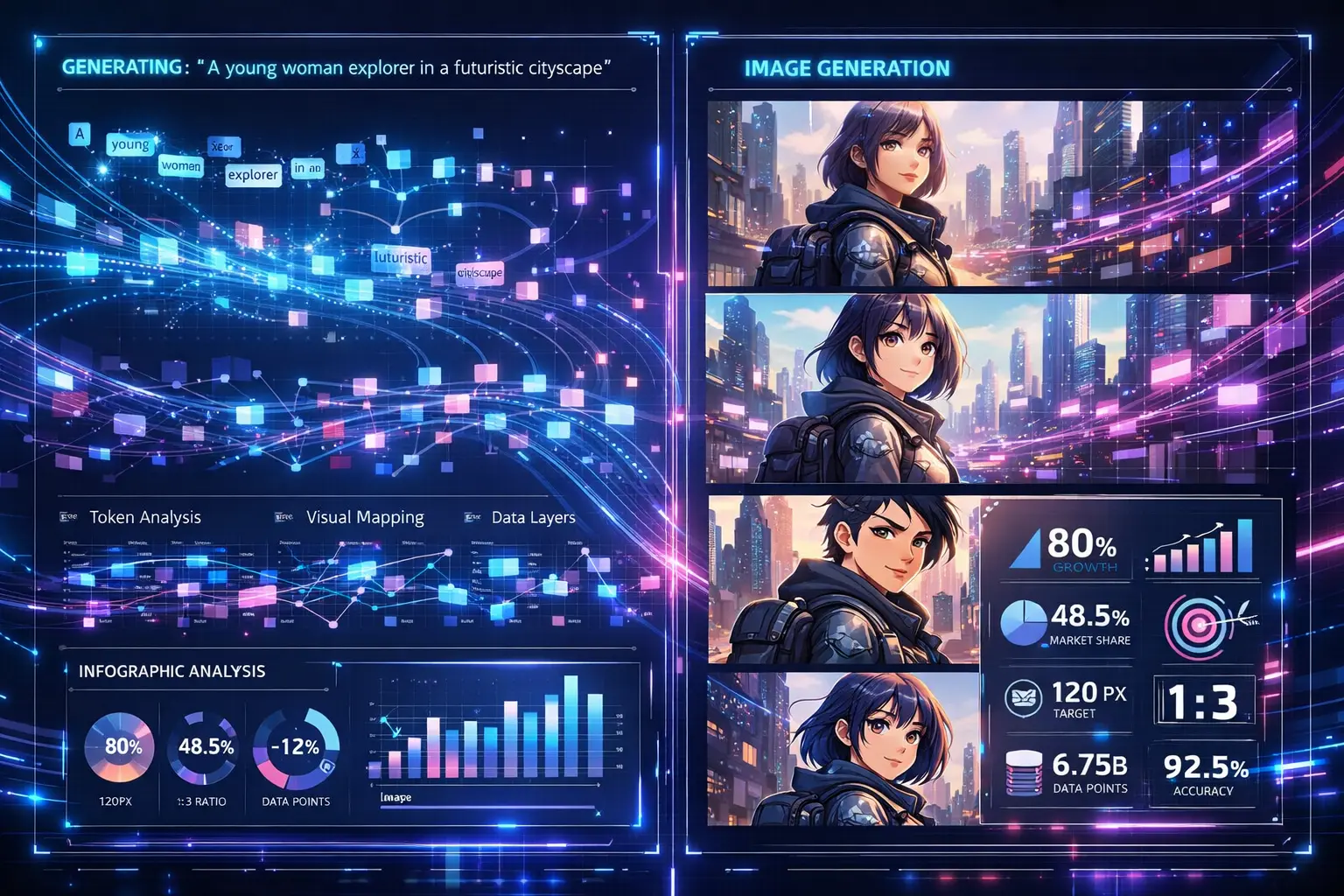1344x896 pixels.
Task: Pick the "cityscape" token chip
Action: 480,273
